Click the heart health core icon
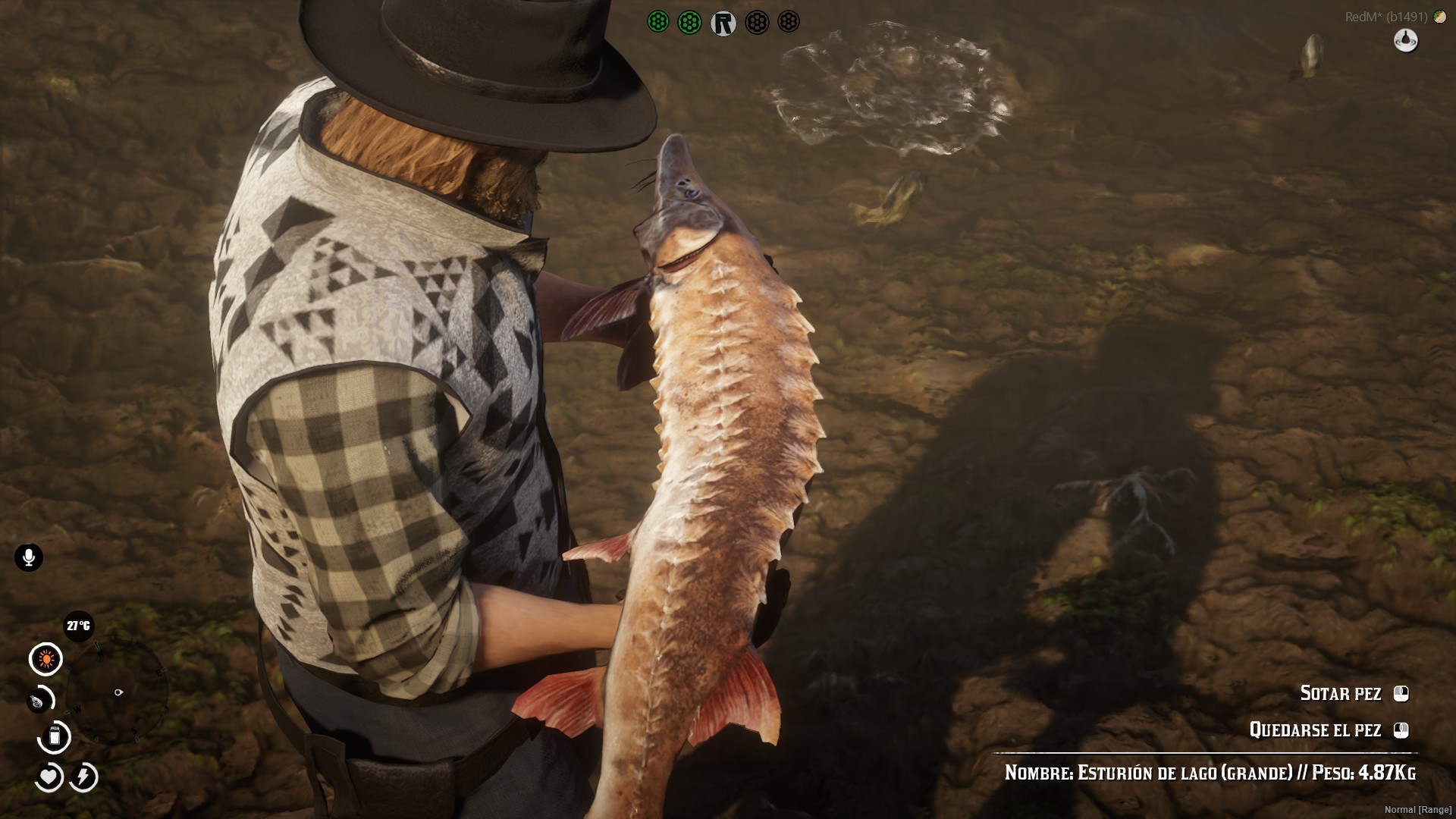Viewport: 1456px width, 819px height. (x=48, y=777)
